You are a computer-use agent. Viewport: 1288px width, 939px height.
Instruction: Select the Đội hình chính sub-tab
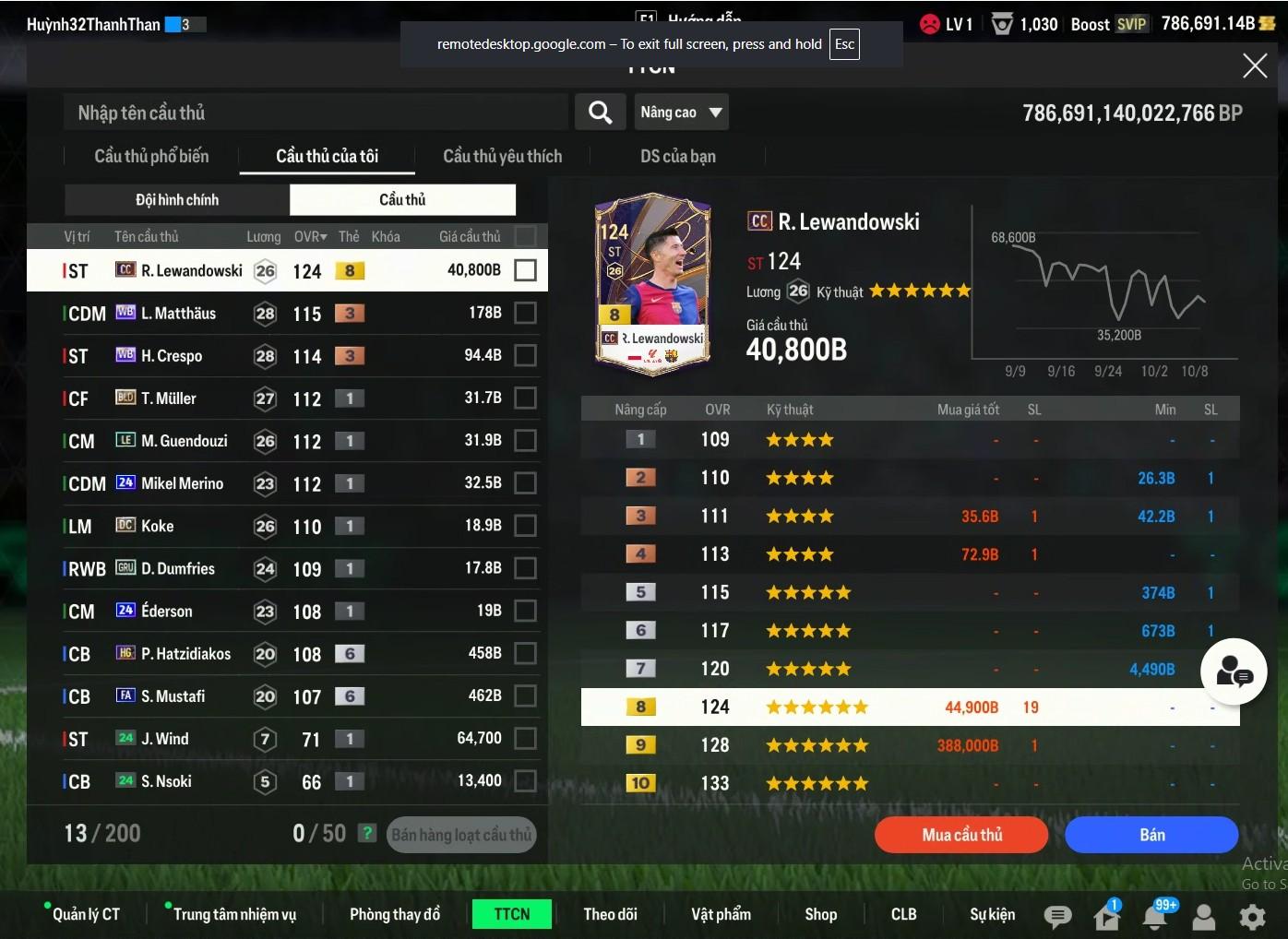point(177,199)
